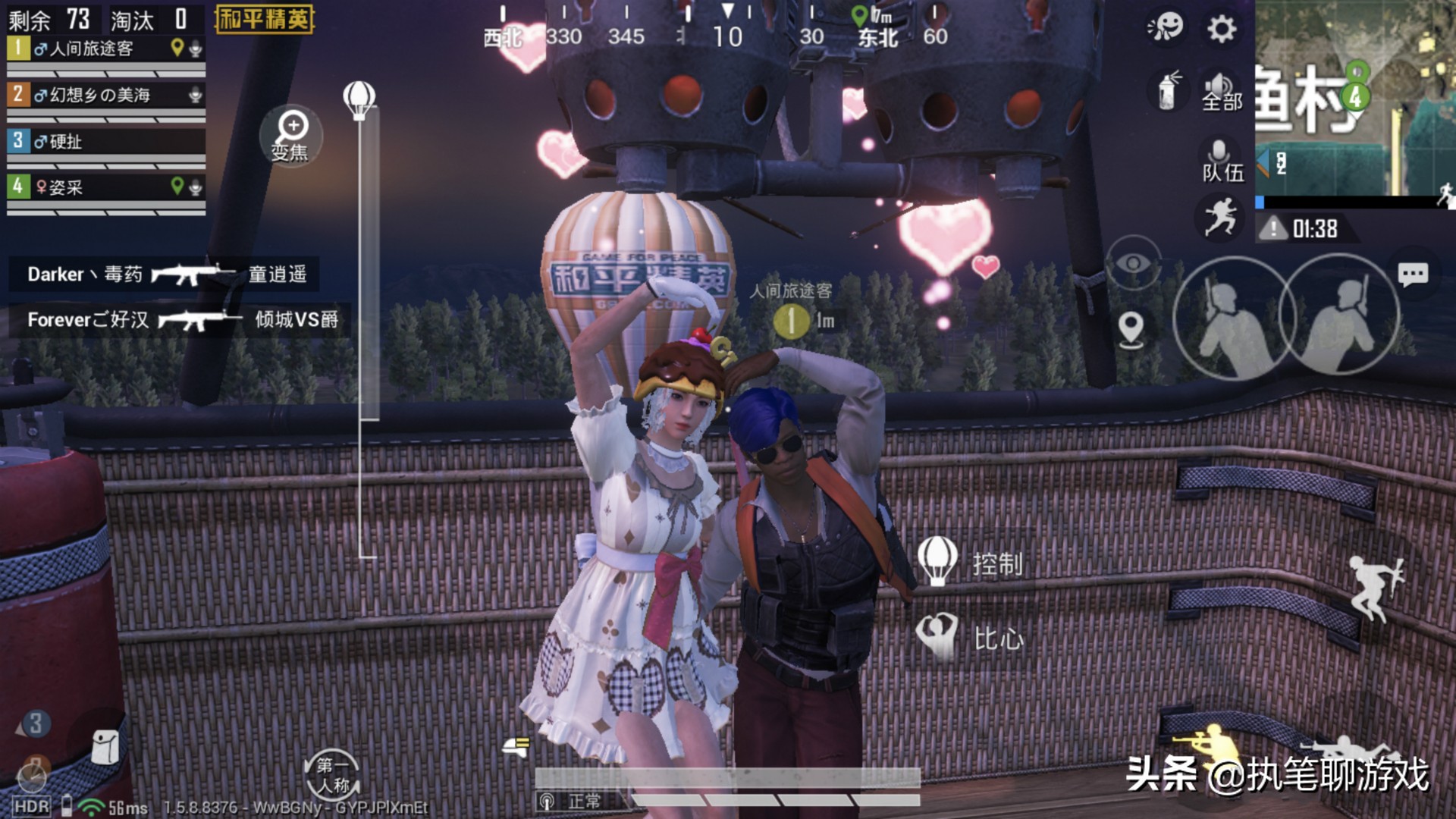Tap the right lean peek button
The image size is (1456, 819).
(1340, 316)
